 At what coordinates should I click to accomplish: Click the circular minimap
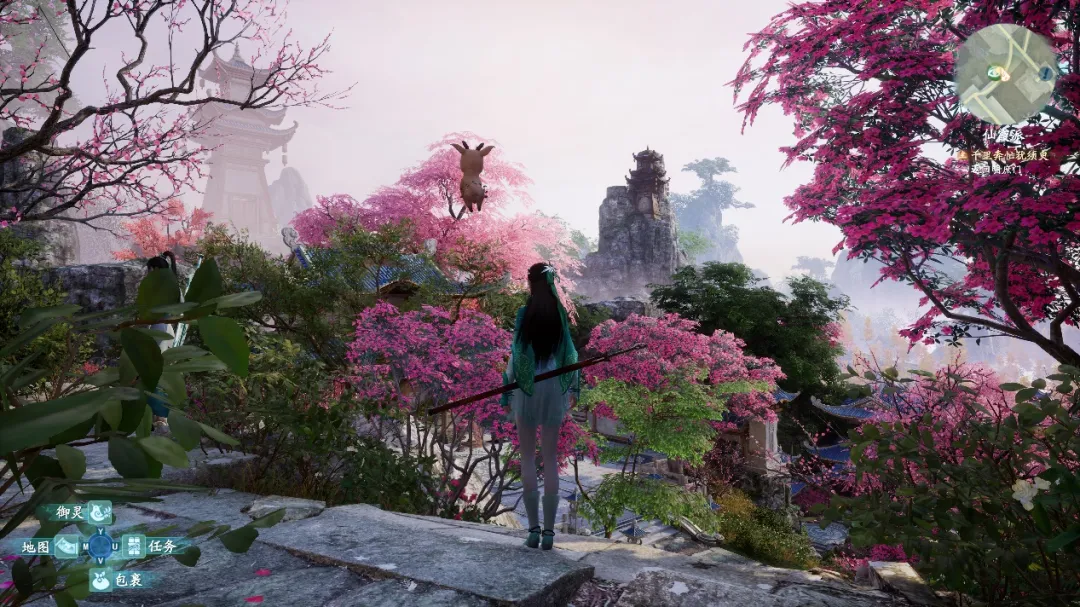pyautogui.click(x=1003, y=74)
